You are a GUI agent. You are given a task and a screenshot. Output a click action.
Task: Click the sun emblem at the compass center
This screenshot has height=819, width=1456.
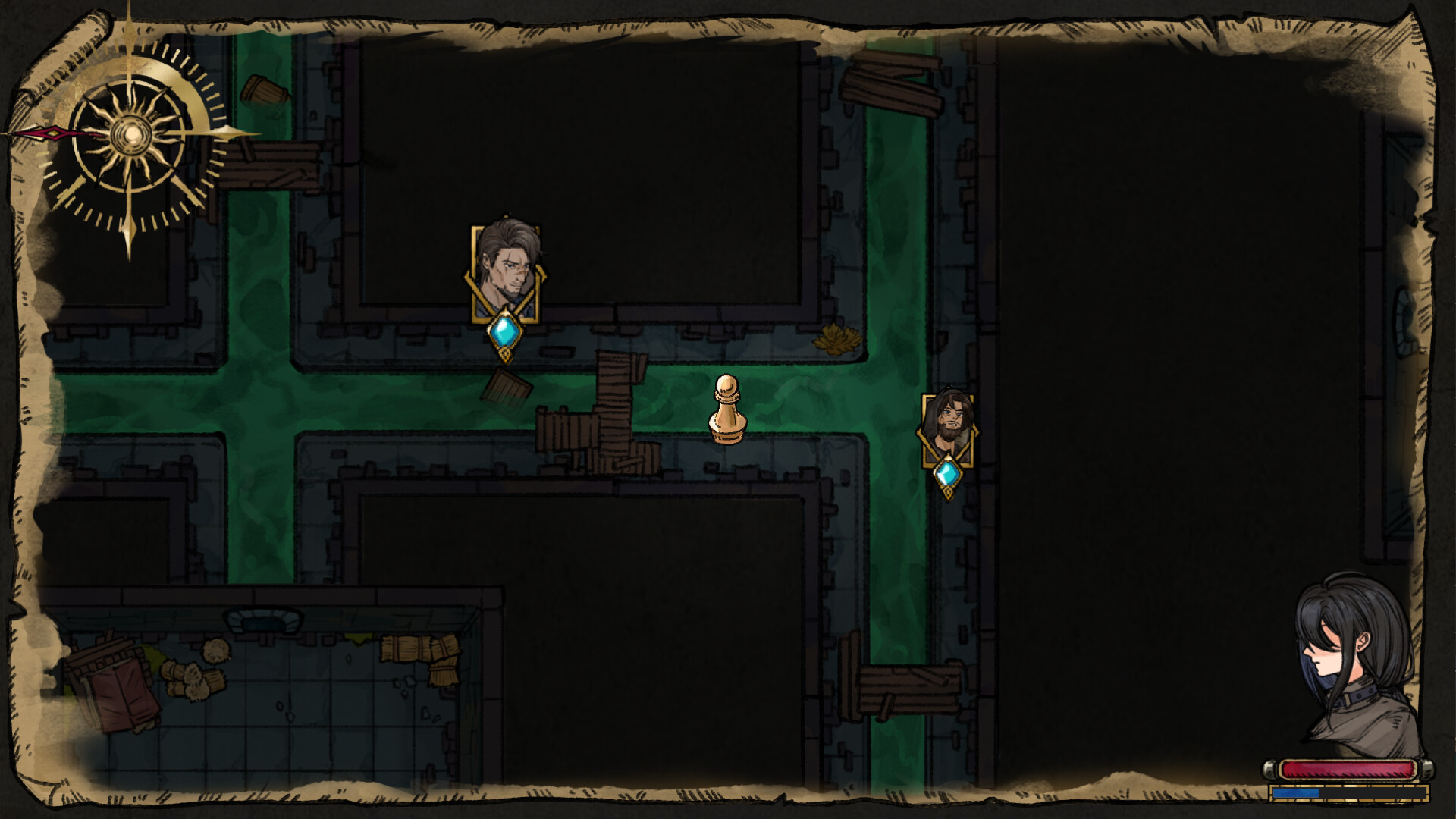(x=130, y=135)
